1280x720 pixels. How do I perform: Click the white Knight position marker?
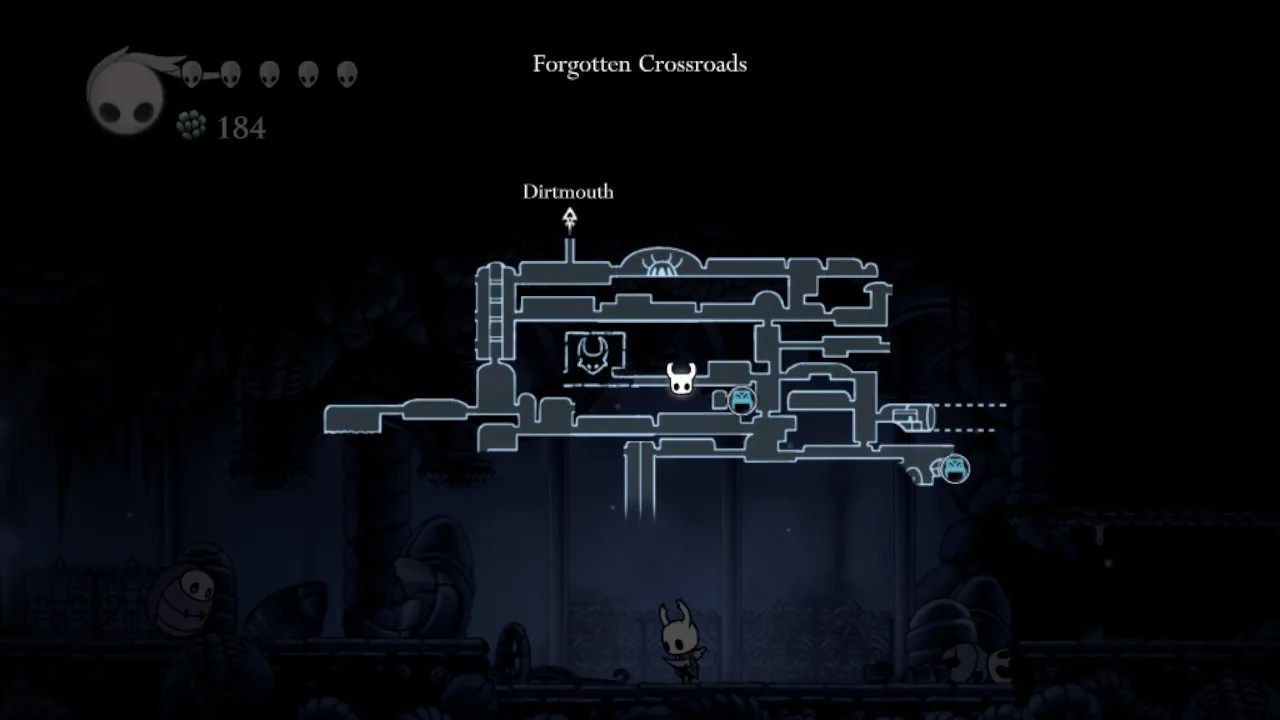(x=680, y=377)
